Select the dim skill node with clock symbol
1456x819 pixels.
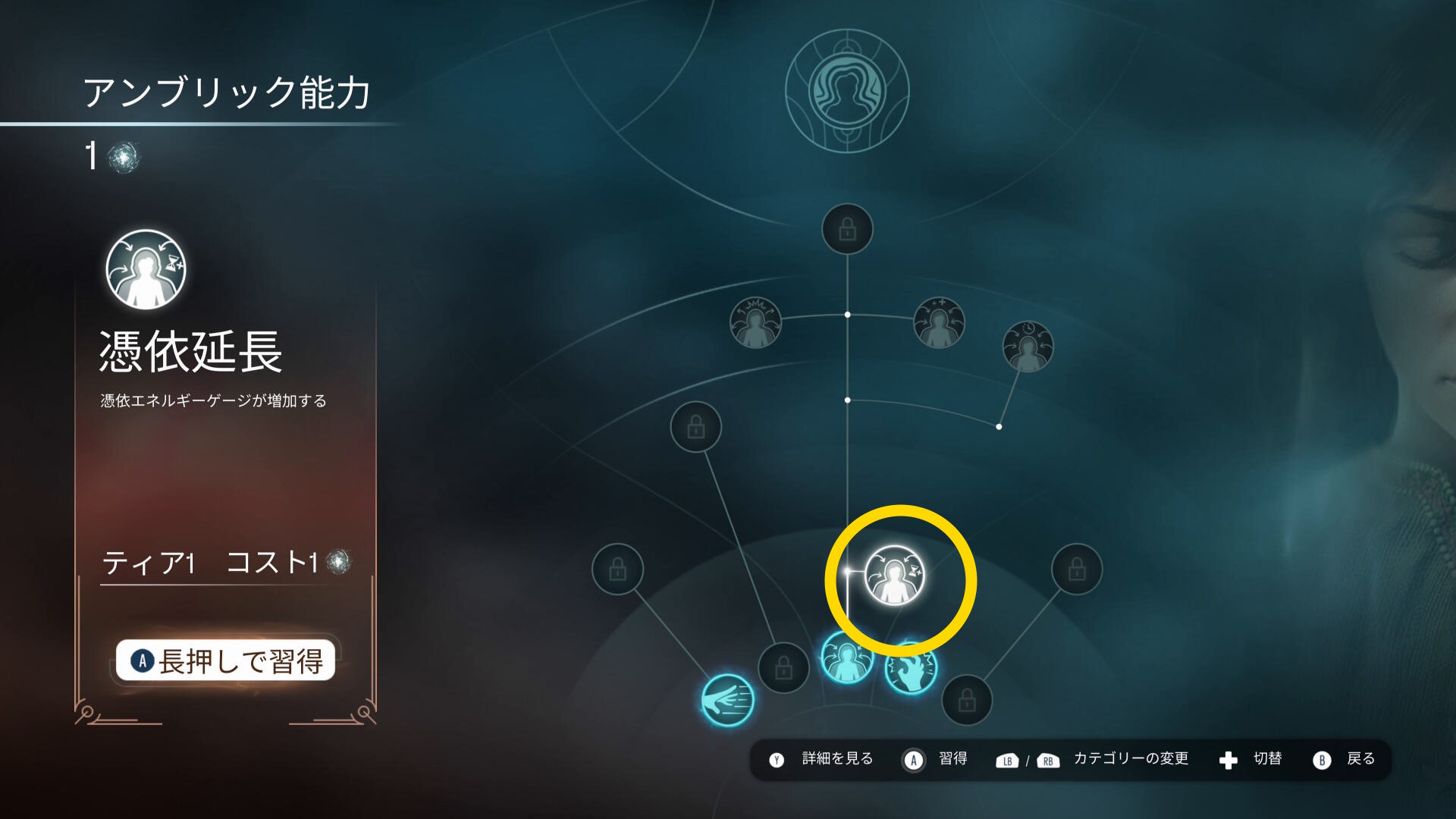(x=1028, y=347)
